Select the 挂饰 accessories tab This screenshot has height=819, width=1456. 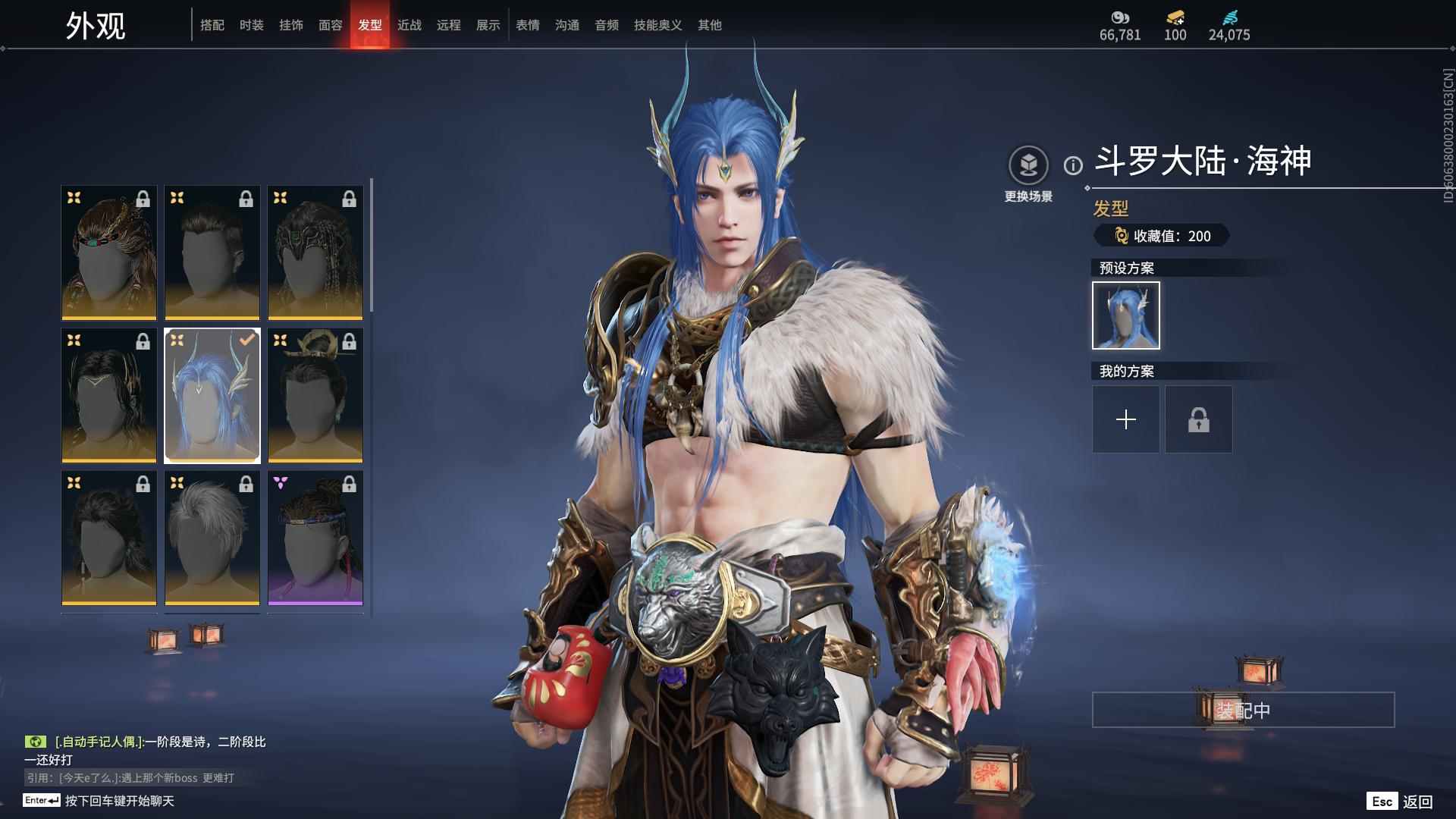click(x=291, y=25)
